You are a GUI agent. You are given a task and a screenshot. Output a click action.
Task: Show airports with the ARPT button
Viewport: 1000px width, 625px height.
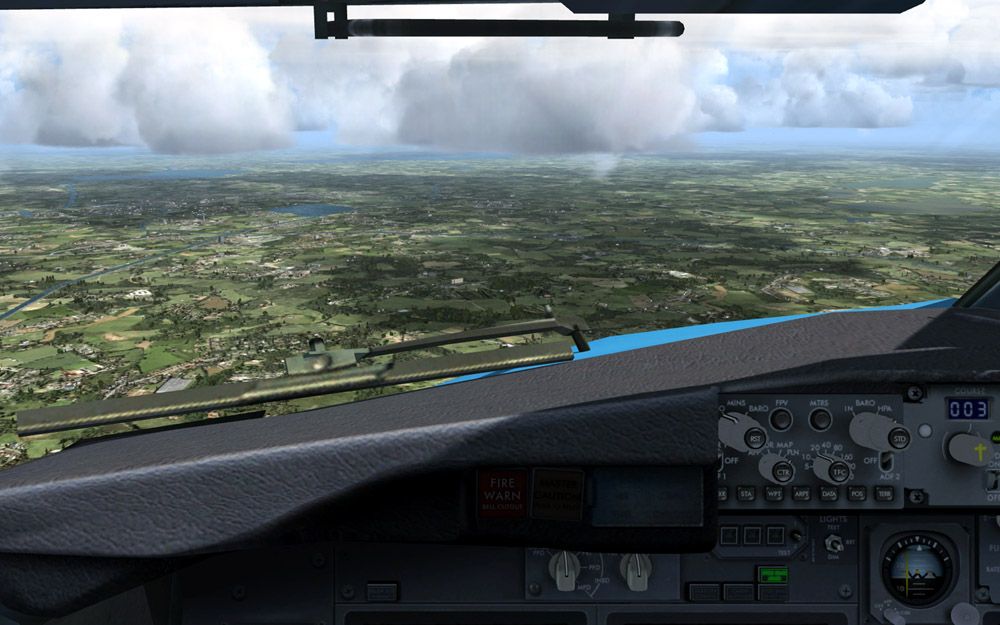(801, 493)
